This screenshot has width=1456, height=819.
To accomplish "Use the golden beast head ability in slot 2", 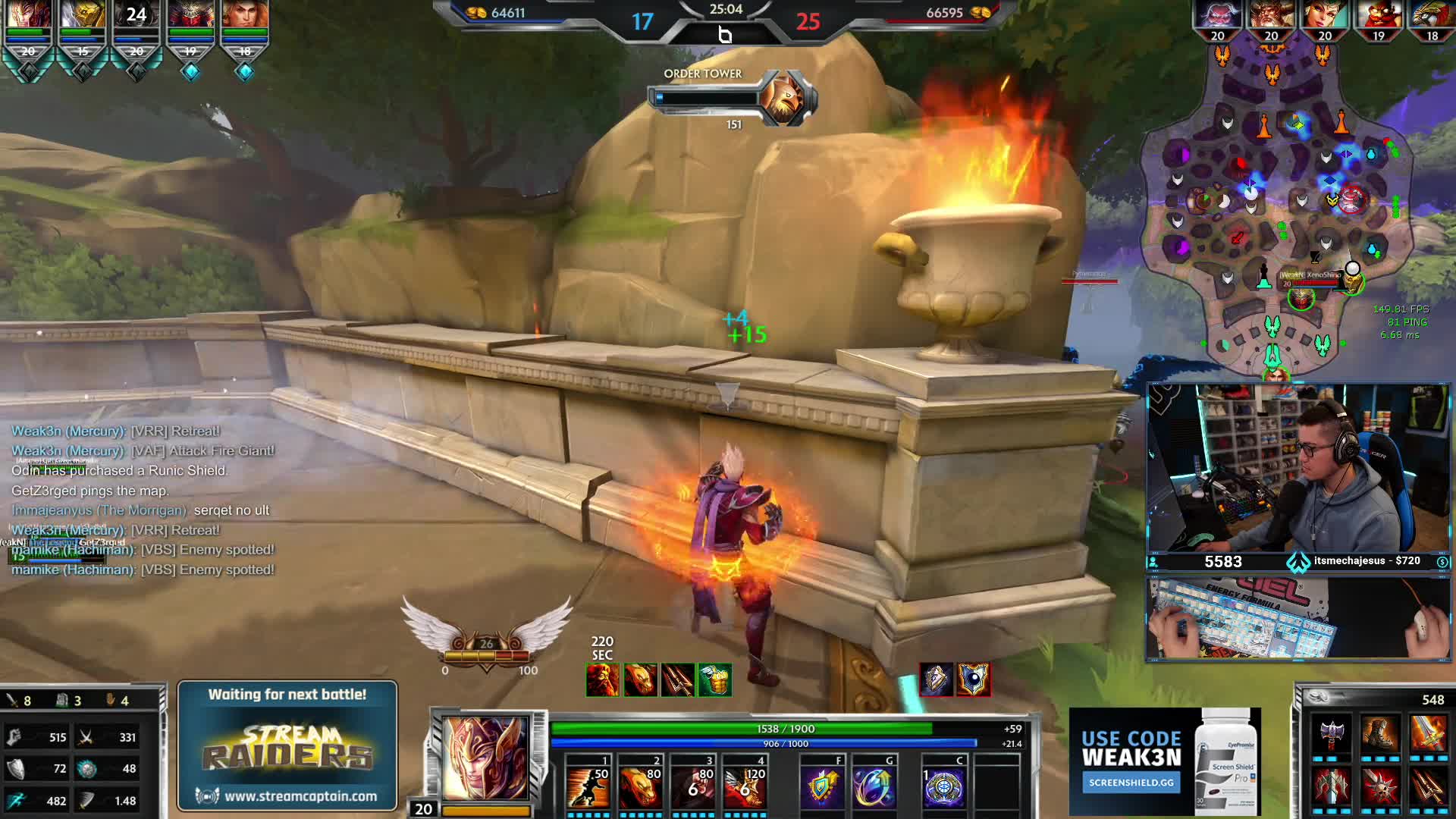I will 641,786.
